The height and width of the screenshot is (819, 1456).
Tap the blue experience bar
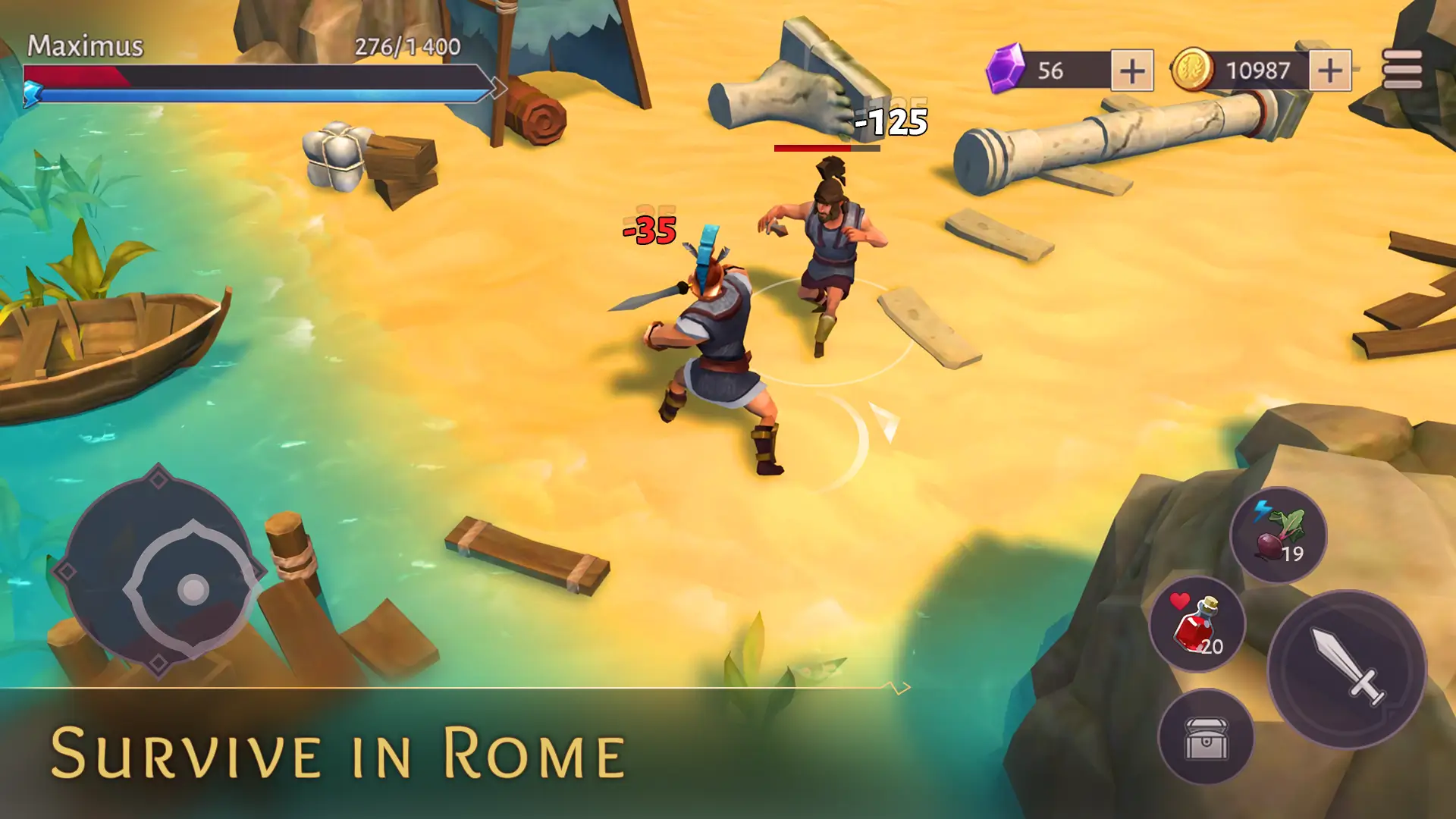pos(265,93)
